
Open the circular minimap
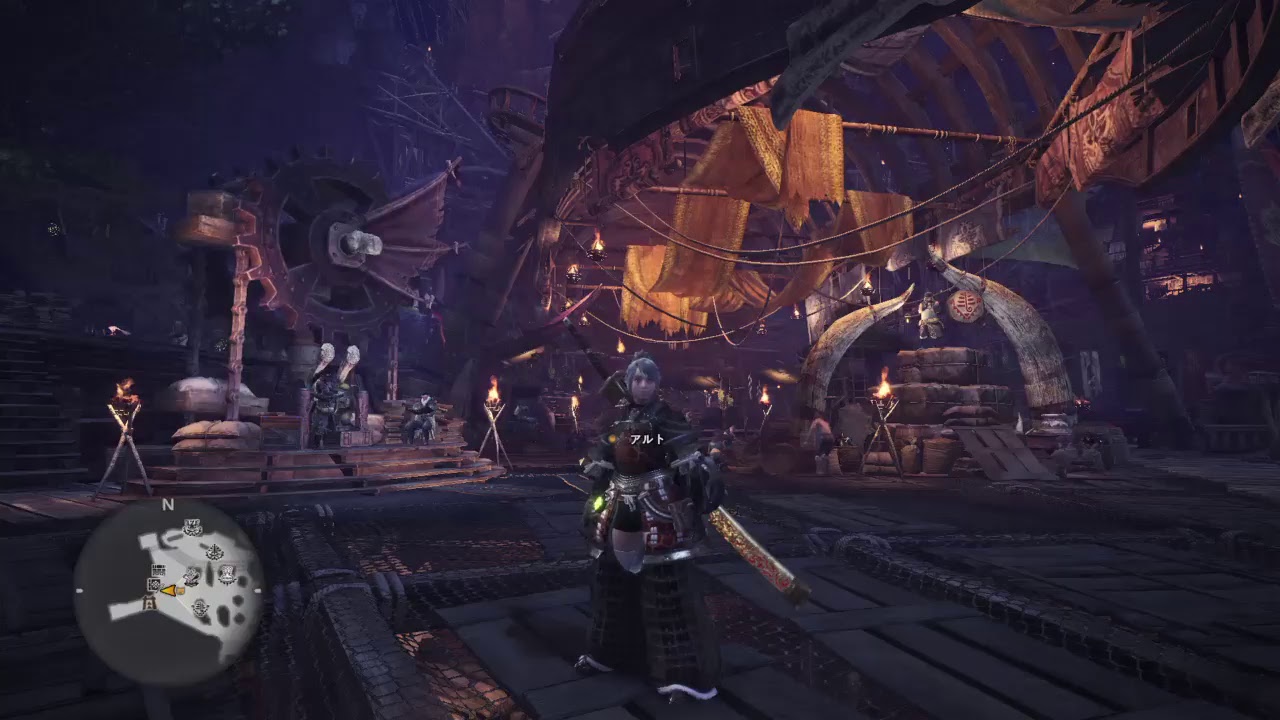pos(168,591)
